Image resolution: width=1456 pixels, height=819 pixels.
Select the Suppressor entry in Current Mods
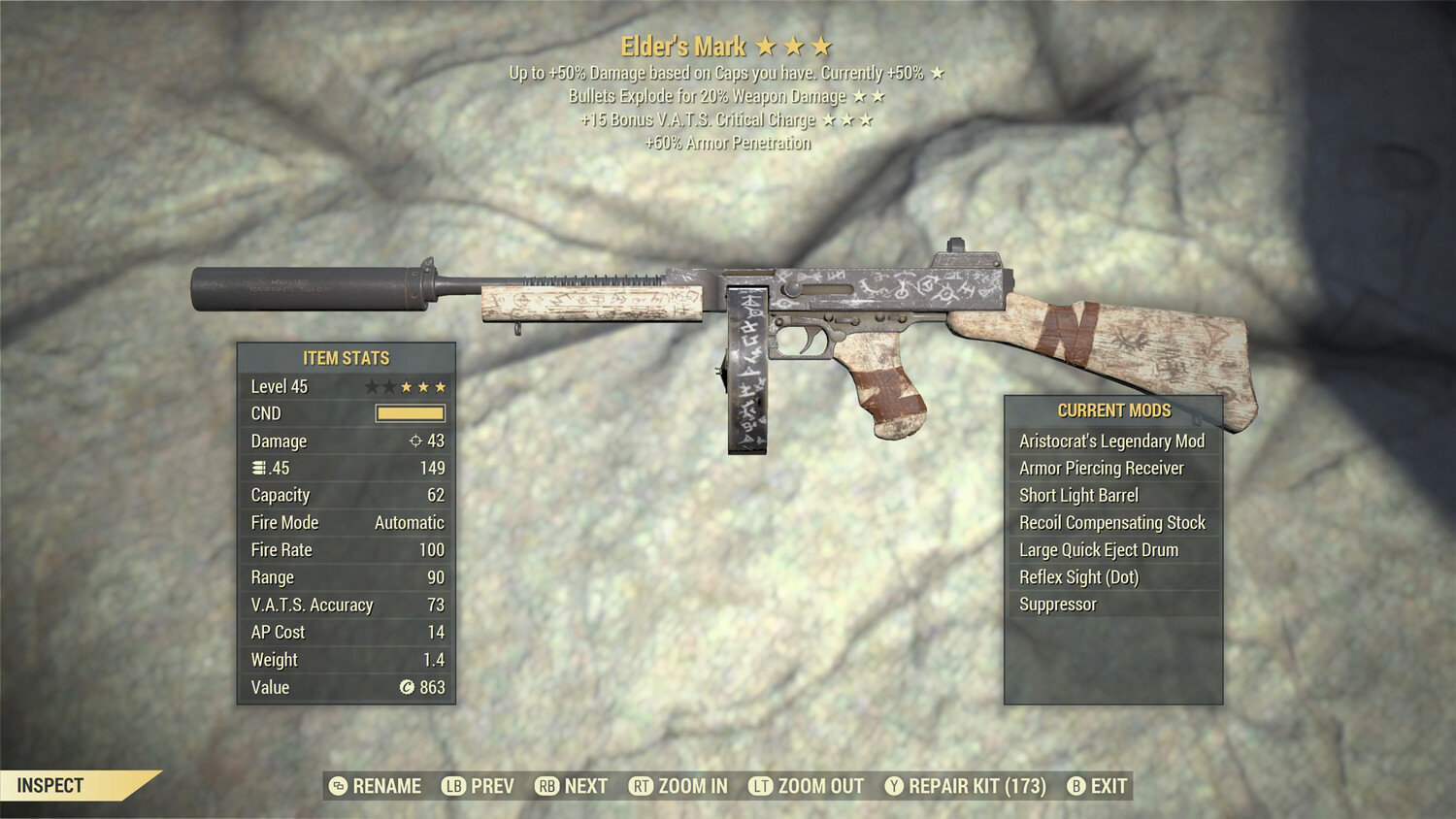[1057, 604]
